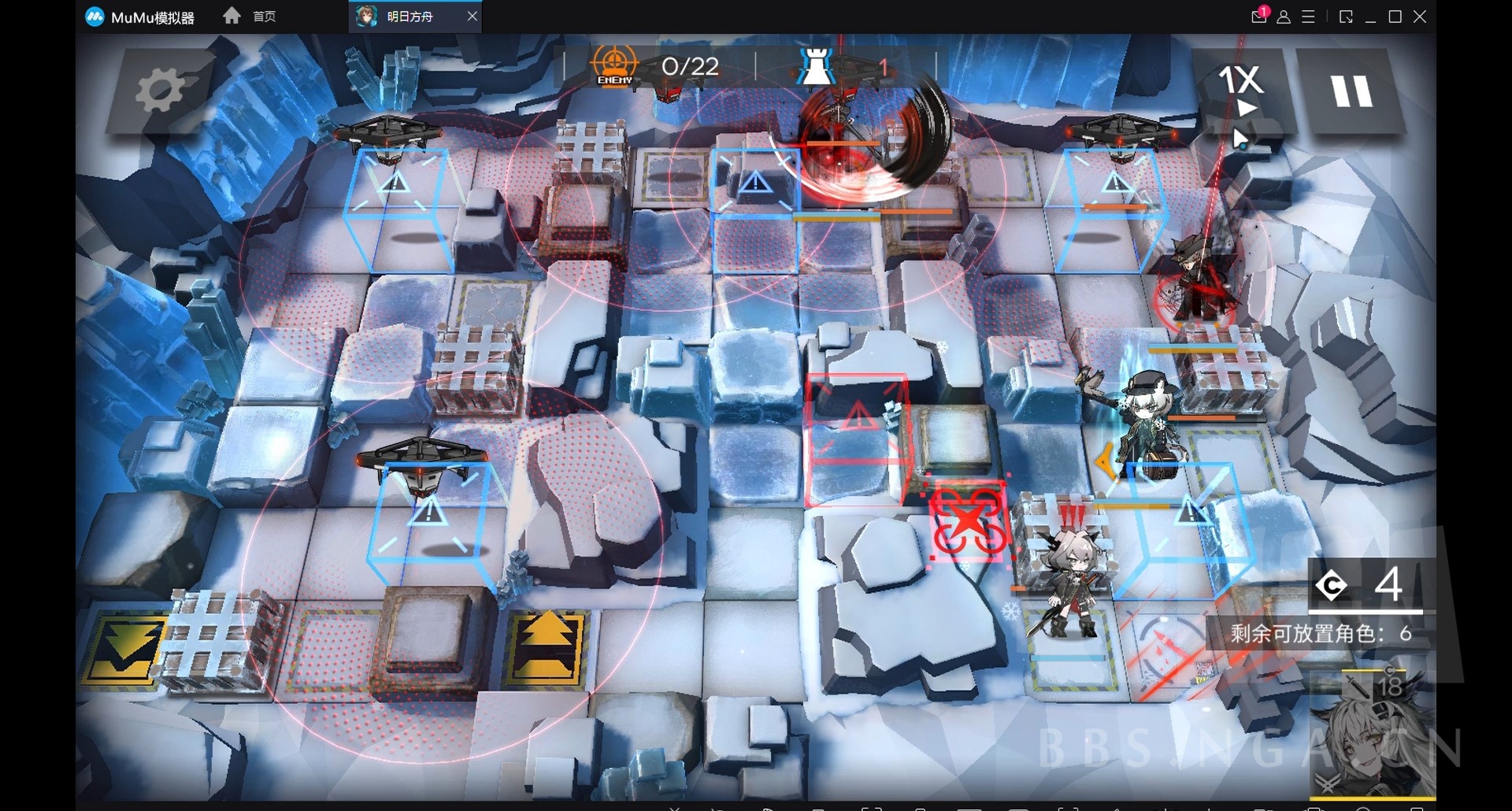Open the emulator mail notification icon
The height and width of the screenshot is (811, 1512).
click(1258, 17)
